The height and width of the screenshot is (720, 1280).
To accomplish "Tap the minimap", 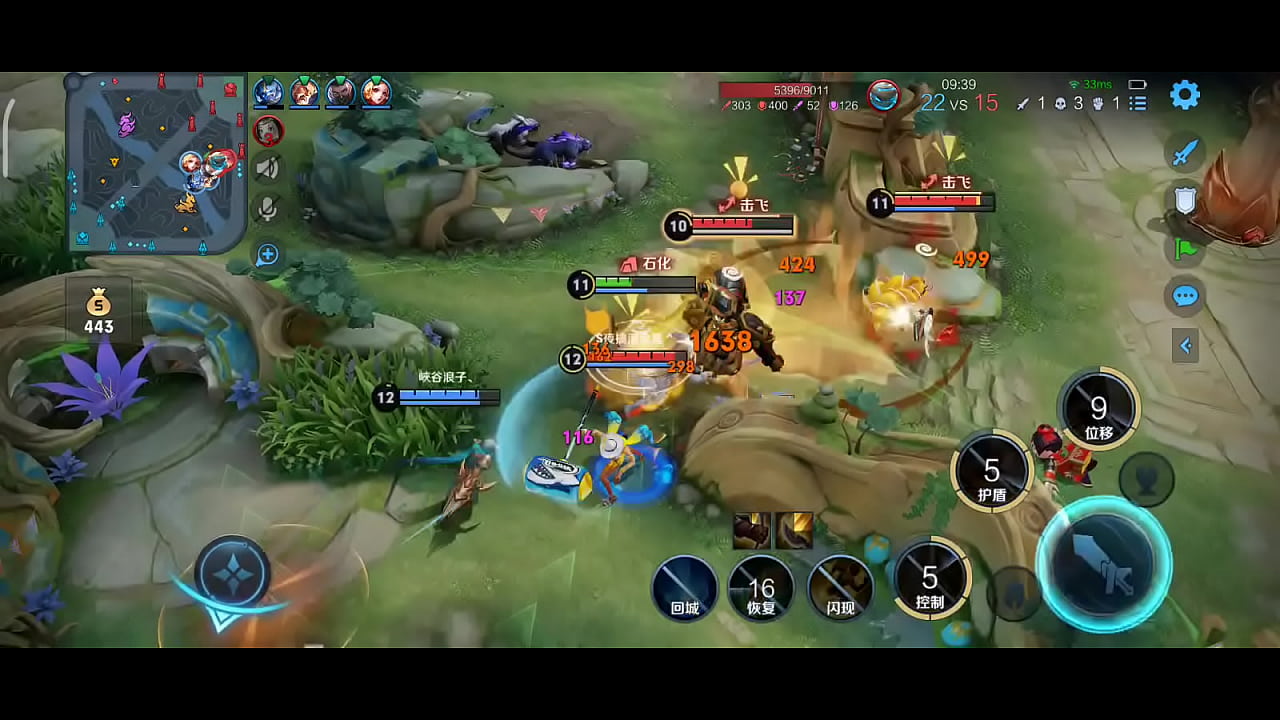I will 156,162.
